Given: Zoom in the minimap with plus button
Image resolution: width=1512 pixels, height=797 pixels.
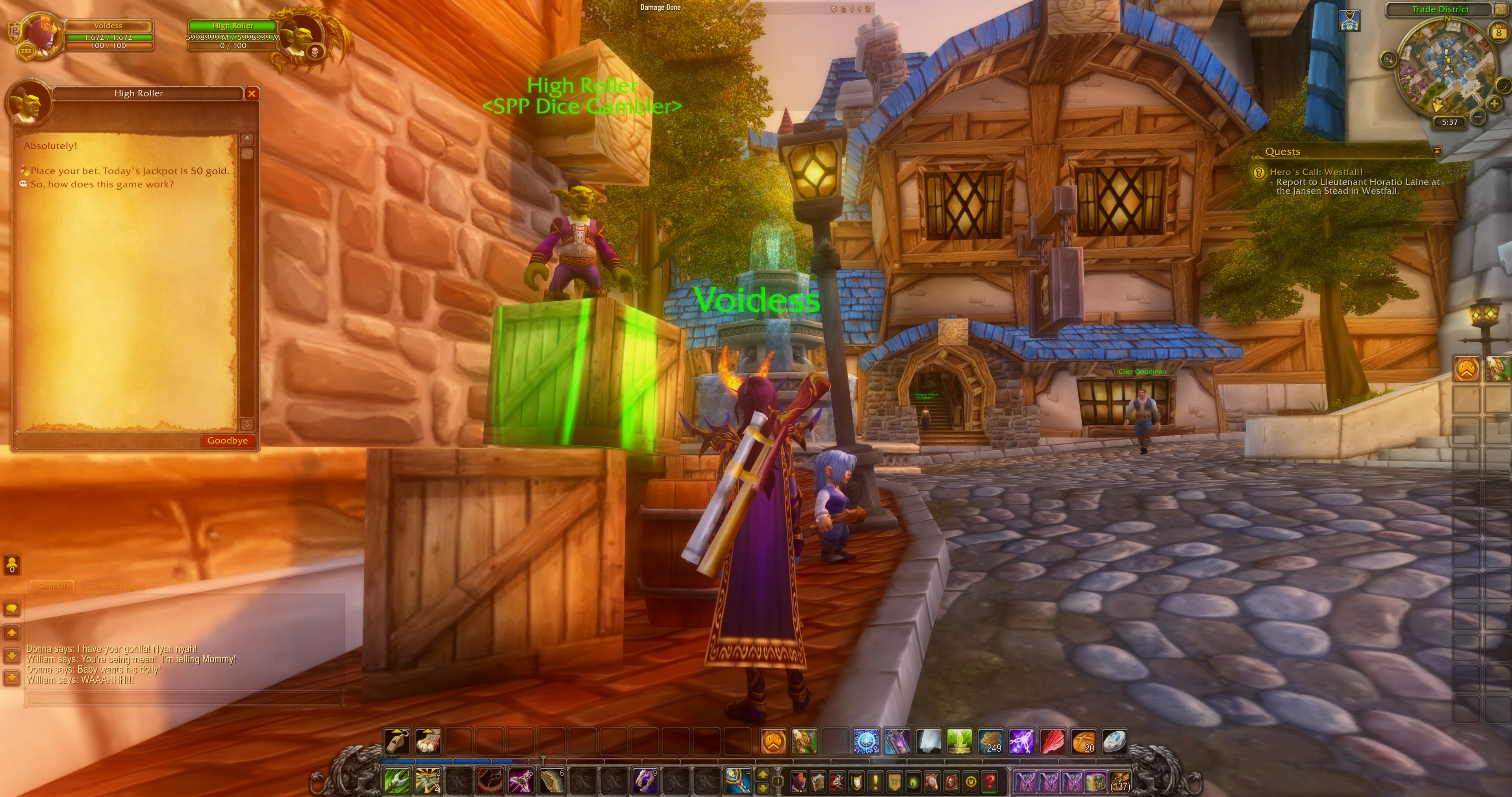Looking at the screenshot, I should point(1494,104).
